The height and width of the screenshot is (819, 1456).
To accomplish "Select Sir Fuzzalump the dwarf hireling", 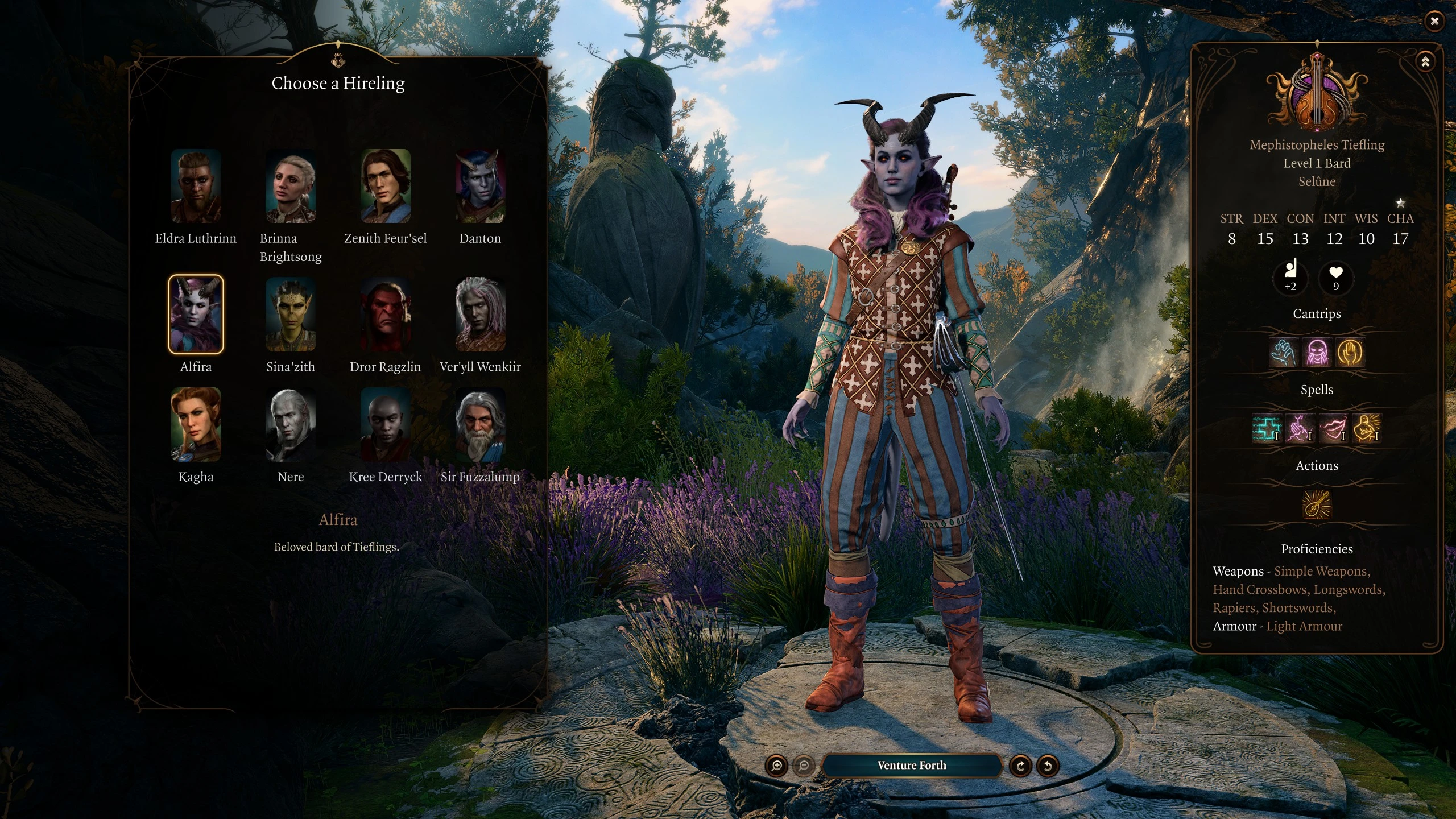I will (x=480, y=424).
